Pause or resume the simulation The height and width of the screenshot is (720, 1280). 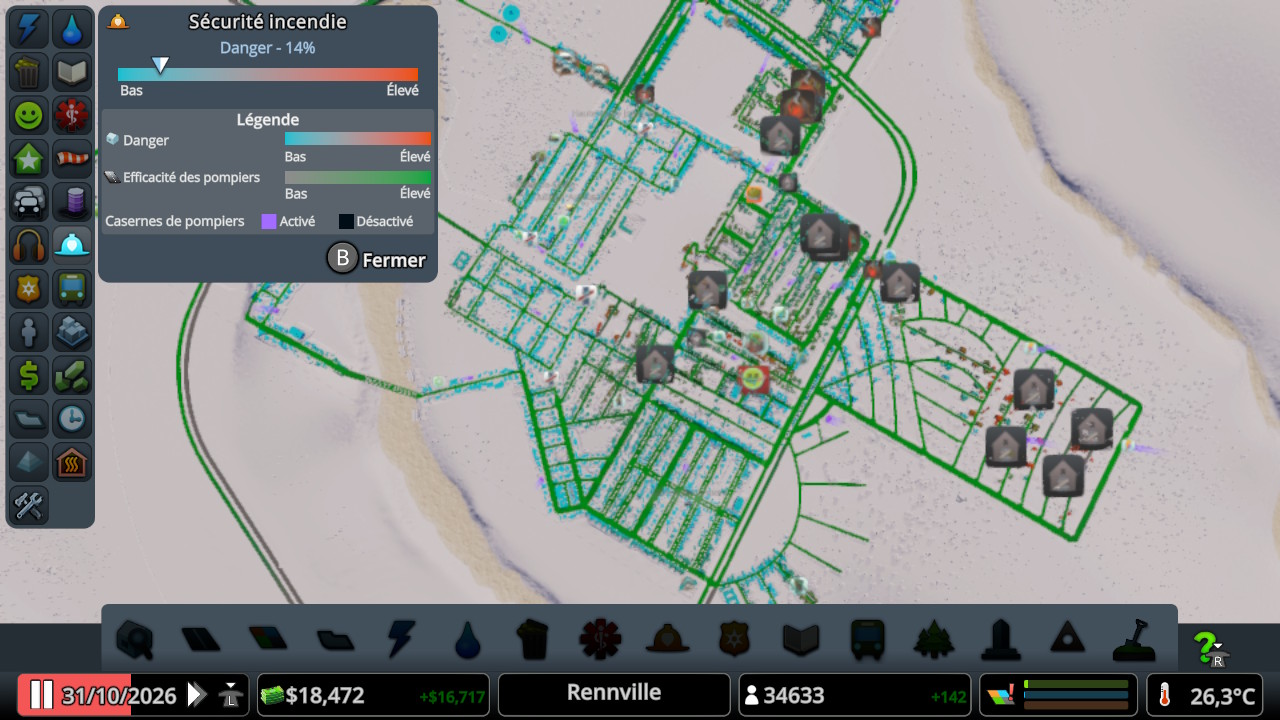pos(41,695)
